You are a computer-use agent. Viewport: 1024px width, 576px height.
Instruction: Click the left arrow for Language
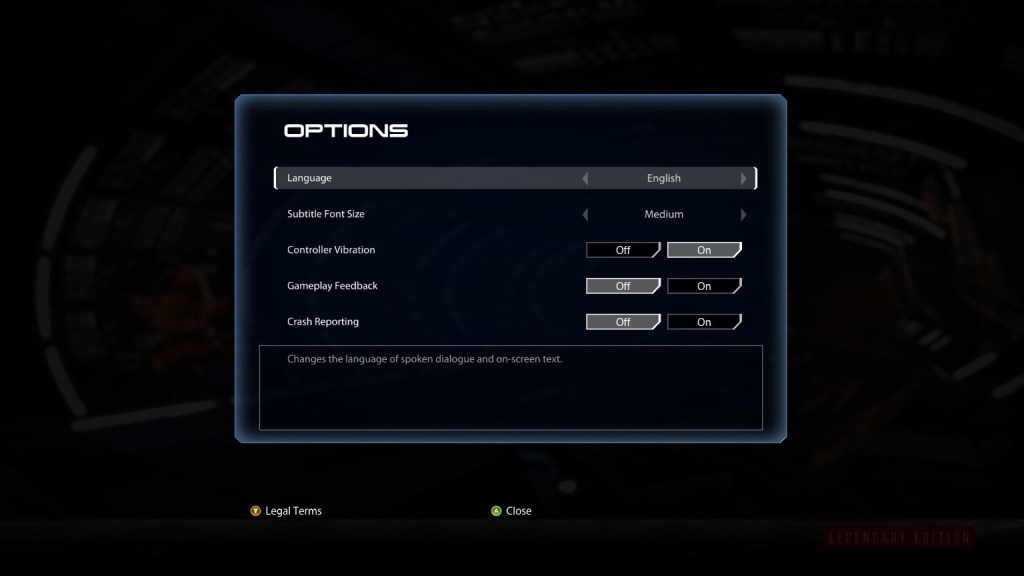coord(585,179)
